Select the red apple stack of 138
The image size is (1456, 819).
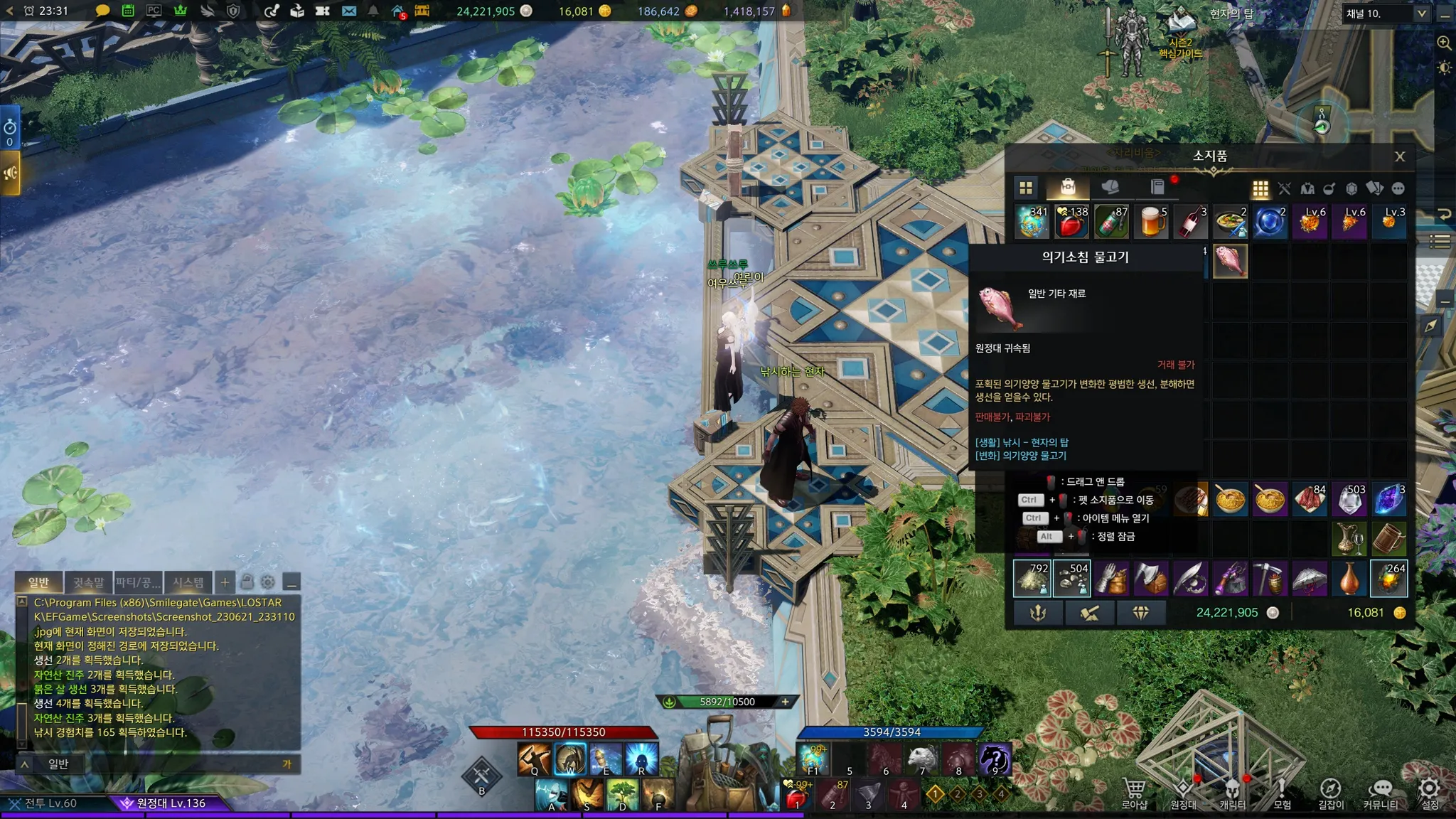pos(1071,222)
